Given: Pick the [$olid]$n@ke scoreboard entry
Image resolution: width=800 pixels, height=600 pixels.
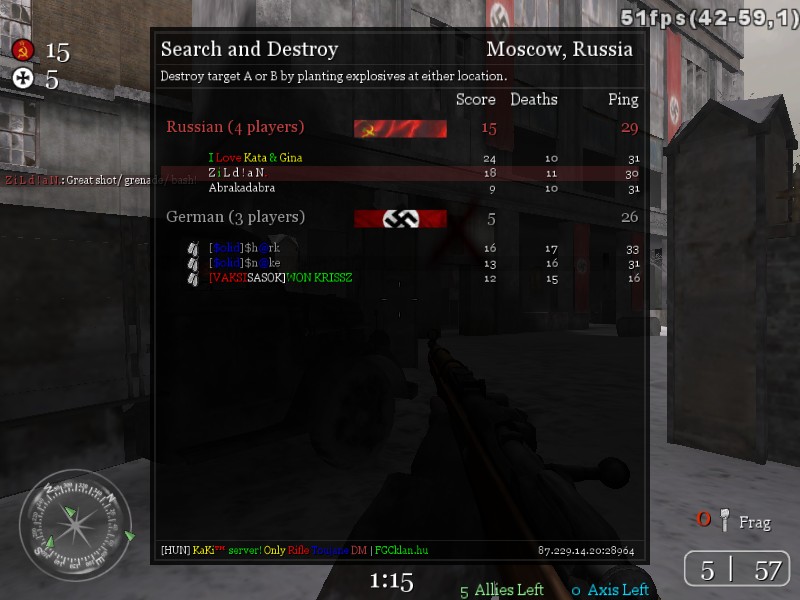Looking at the screenshot, I should tap(244, 263).
